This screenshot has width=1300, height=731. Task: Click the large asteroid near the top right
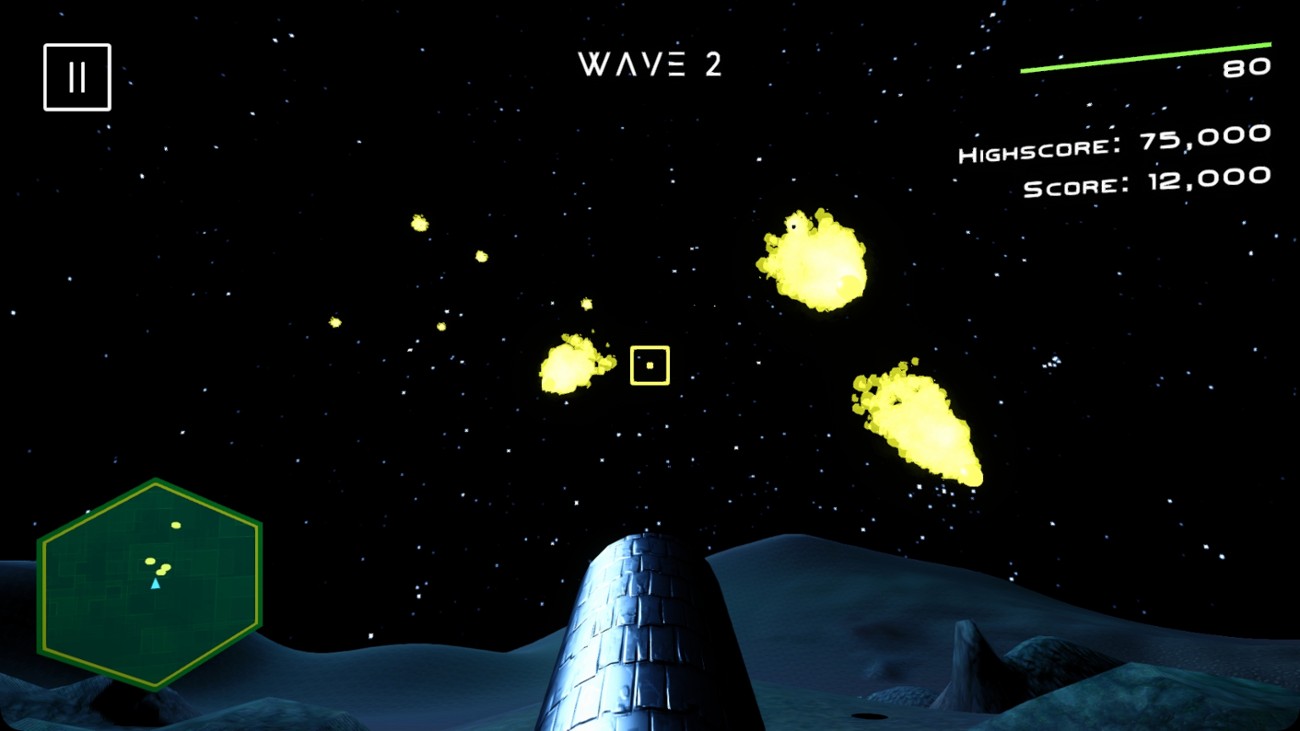point(812,260)
